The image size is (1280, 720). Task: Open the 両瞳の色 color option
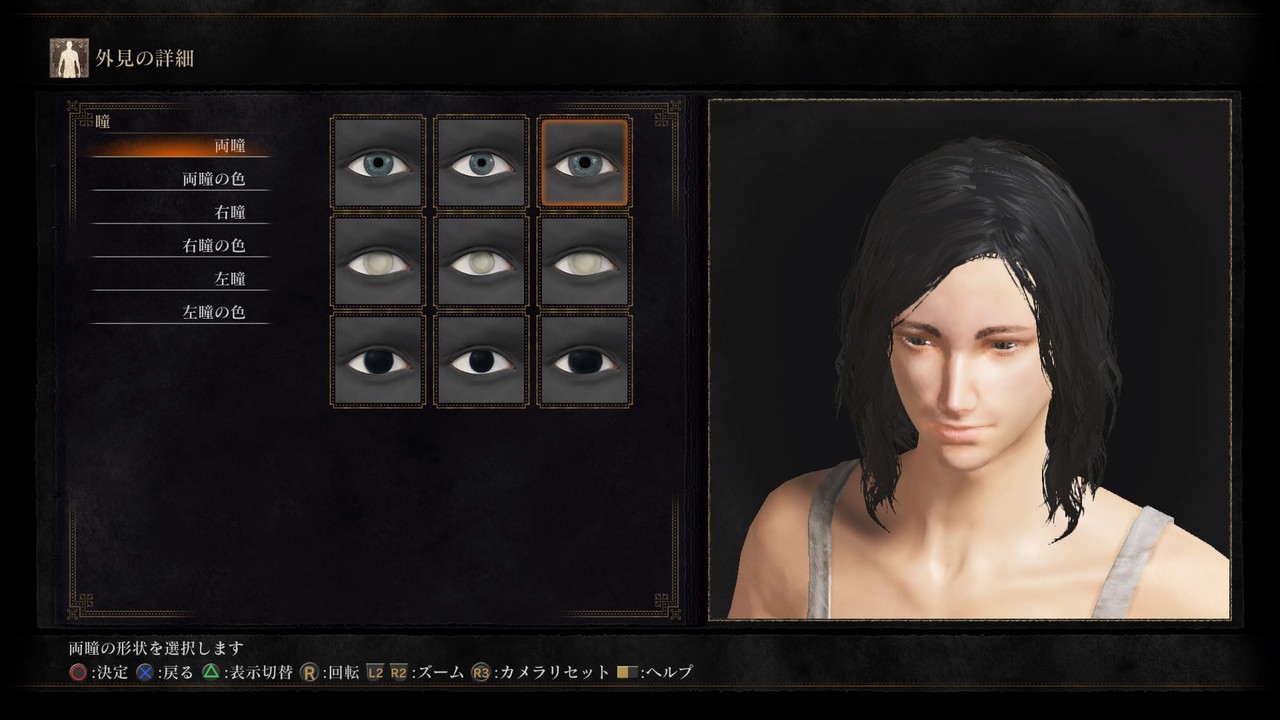[x=213, y=179]
